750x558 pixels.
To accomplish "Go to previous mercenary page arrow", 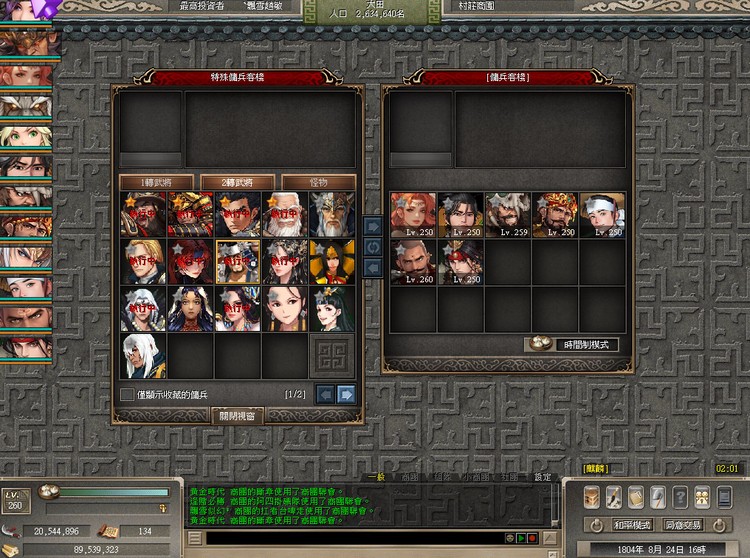I will point(326,394).
